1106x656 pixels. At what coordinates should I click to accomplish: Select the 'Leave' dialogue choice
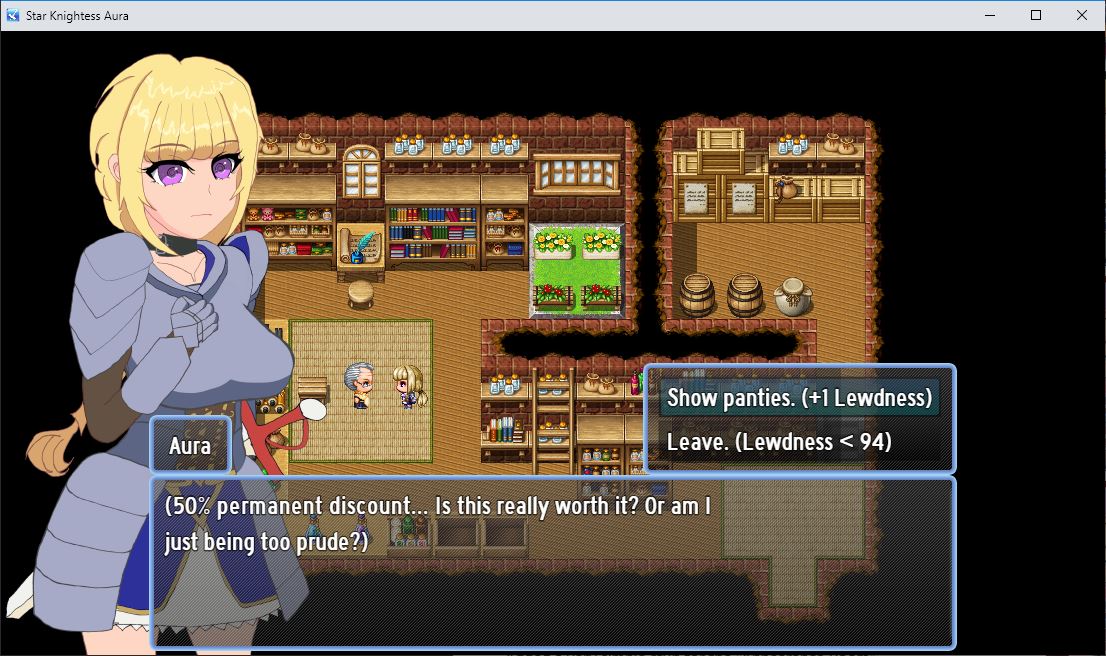click(x=779, y=441)
